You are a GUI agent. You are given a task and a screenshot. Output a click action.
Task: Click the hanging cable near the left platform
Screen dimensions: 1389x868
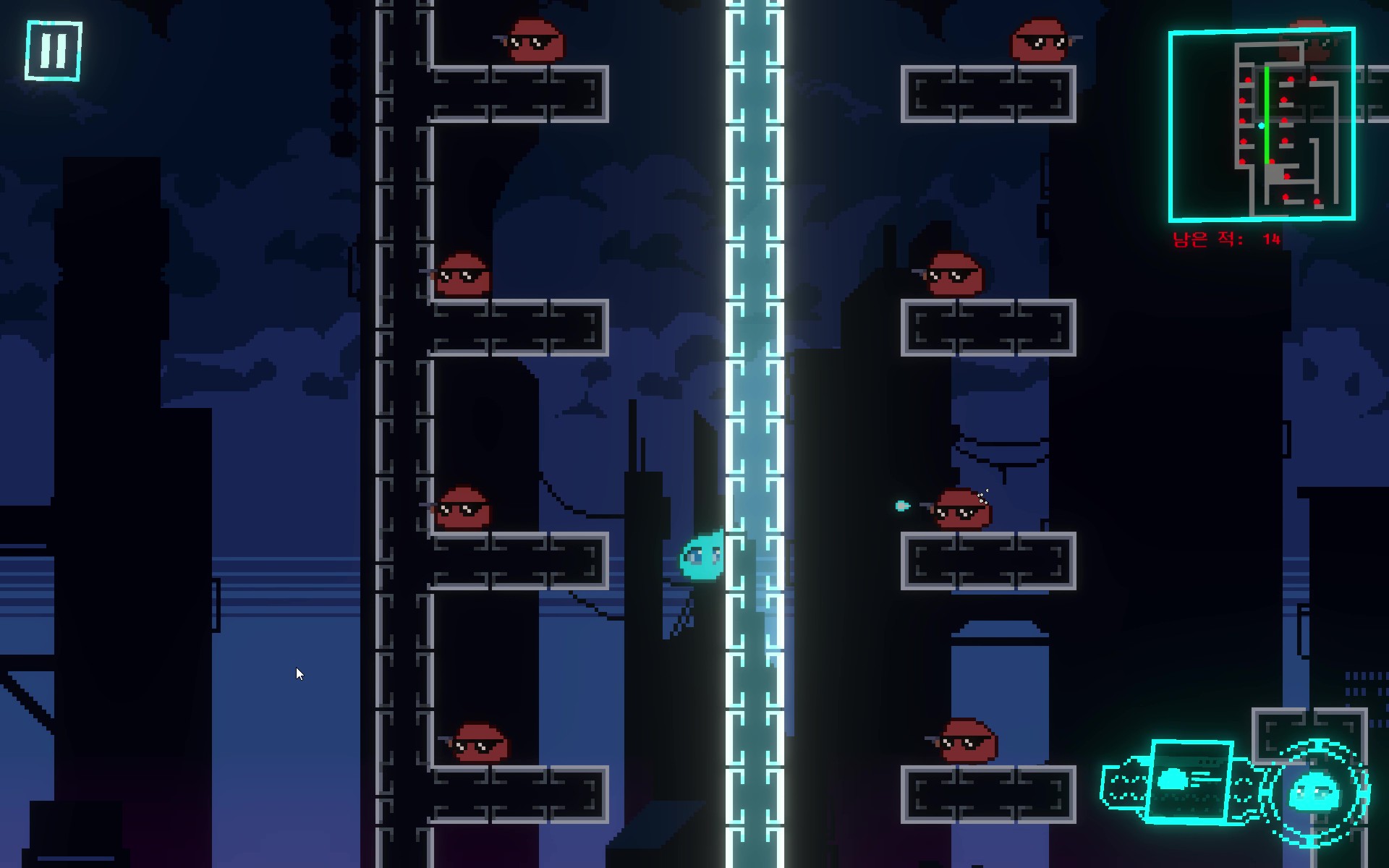561,499
